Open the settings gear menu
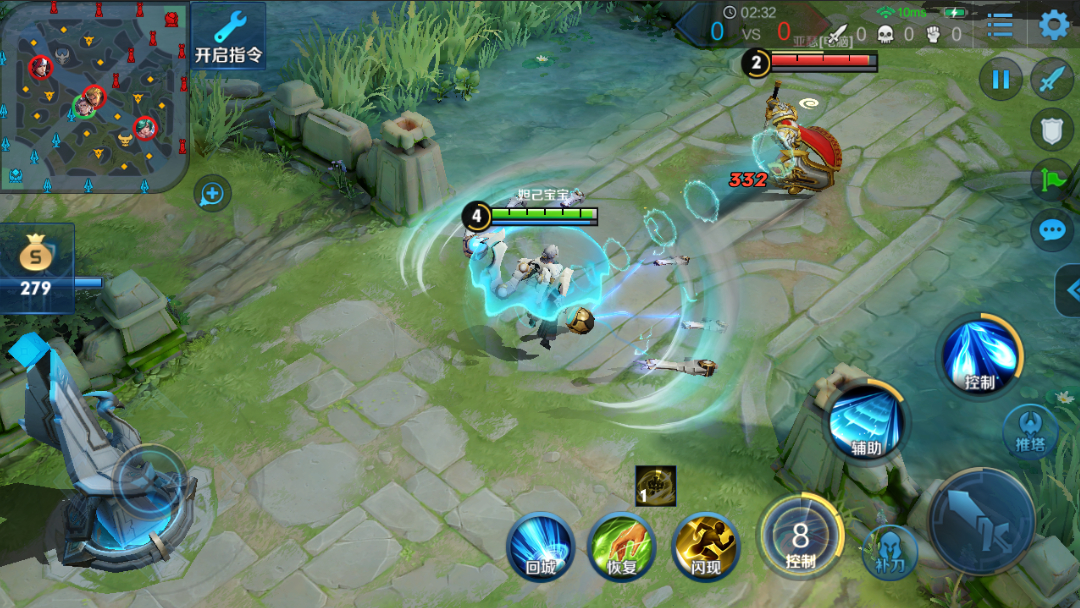Screen dimensions: 1080x608 (x=1053, y=24)
